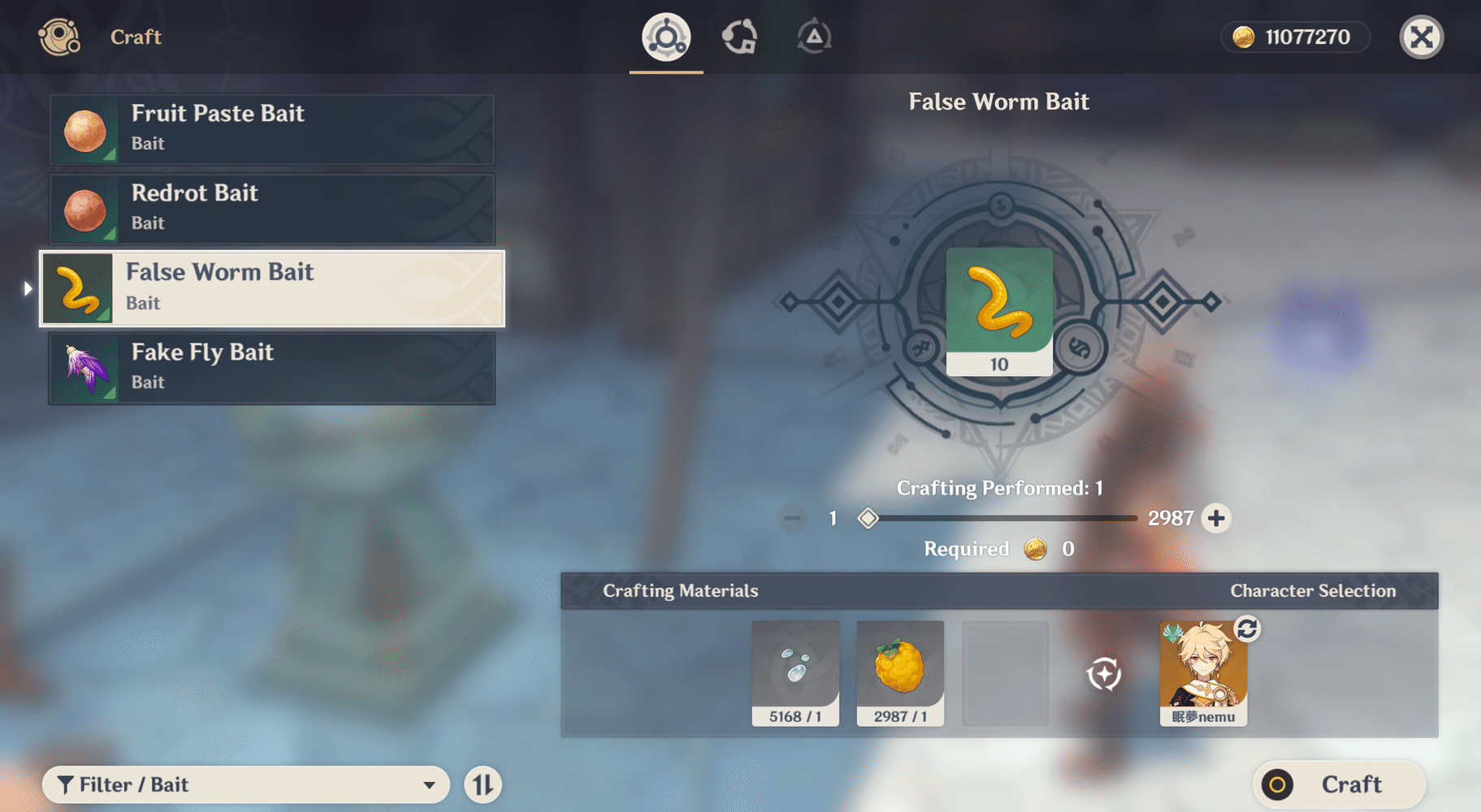Click the Fruit Paste Bait dough icon
The width and height of the screenshot is (1481, 812).
pyautogui.click(x=84, y=128)
